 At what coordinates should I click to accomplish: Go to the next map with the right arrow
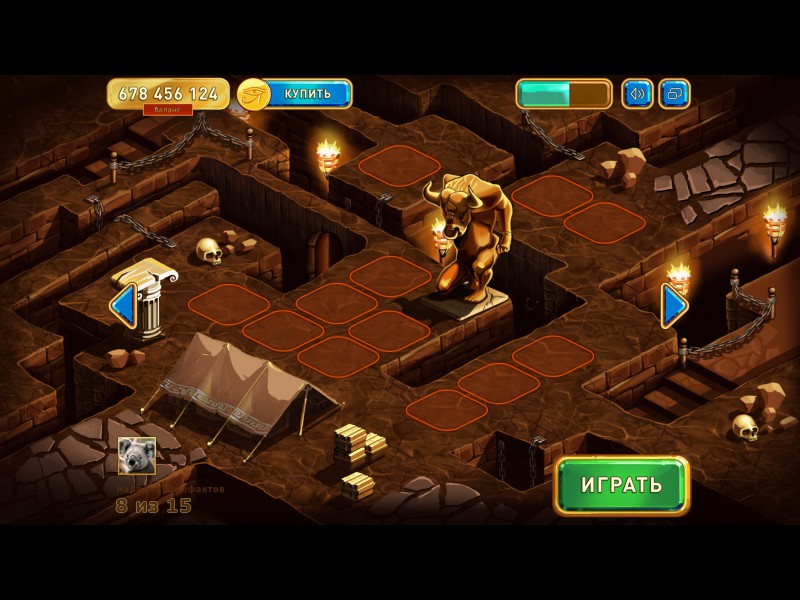pyautogui.click(x=675, y=304)
